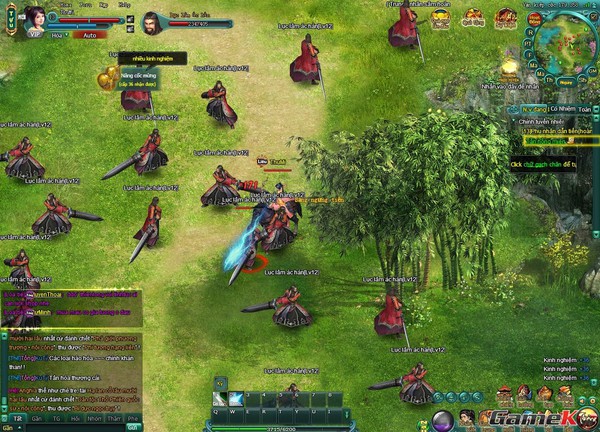Claim the golden gourd level reward
Screen dimensions: 600x432
[107, 77]
